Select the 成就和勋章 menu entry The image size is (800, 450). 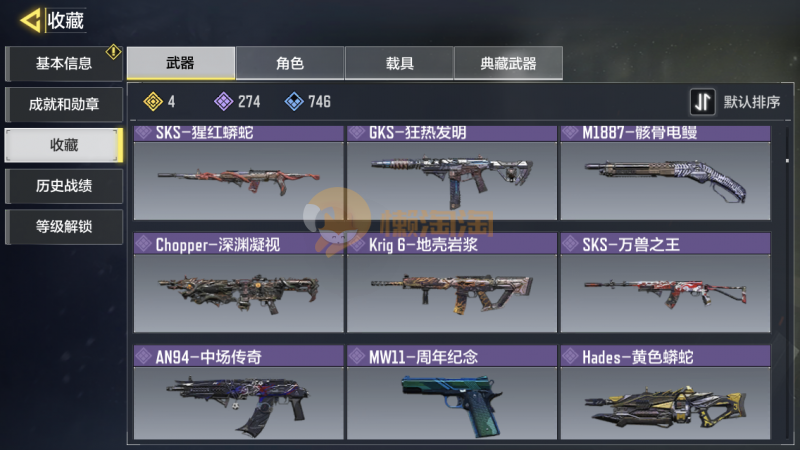click(64, 104)
